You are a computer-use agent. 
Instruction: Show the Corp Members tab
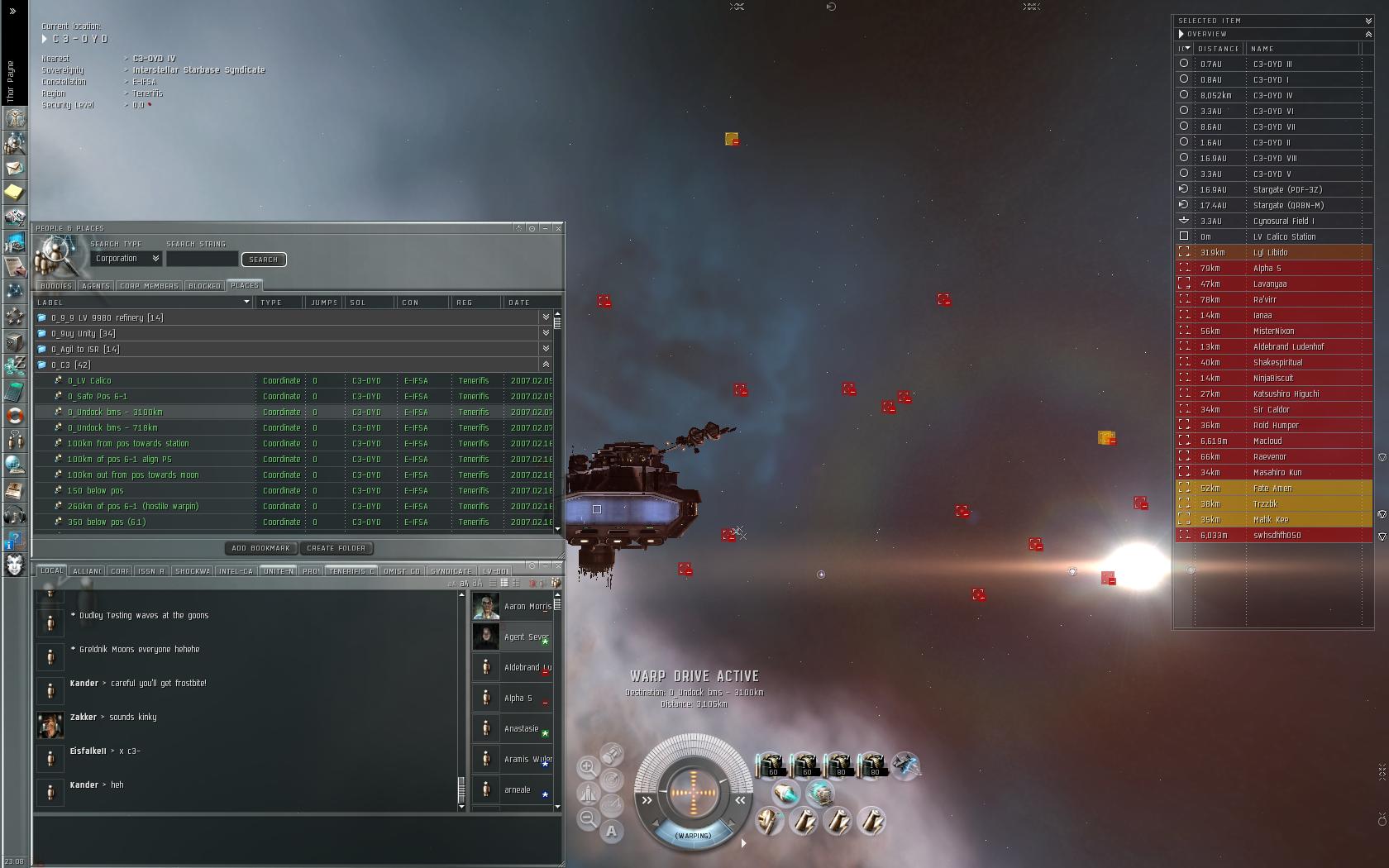pos(149,286)
